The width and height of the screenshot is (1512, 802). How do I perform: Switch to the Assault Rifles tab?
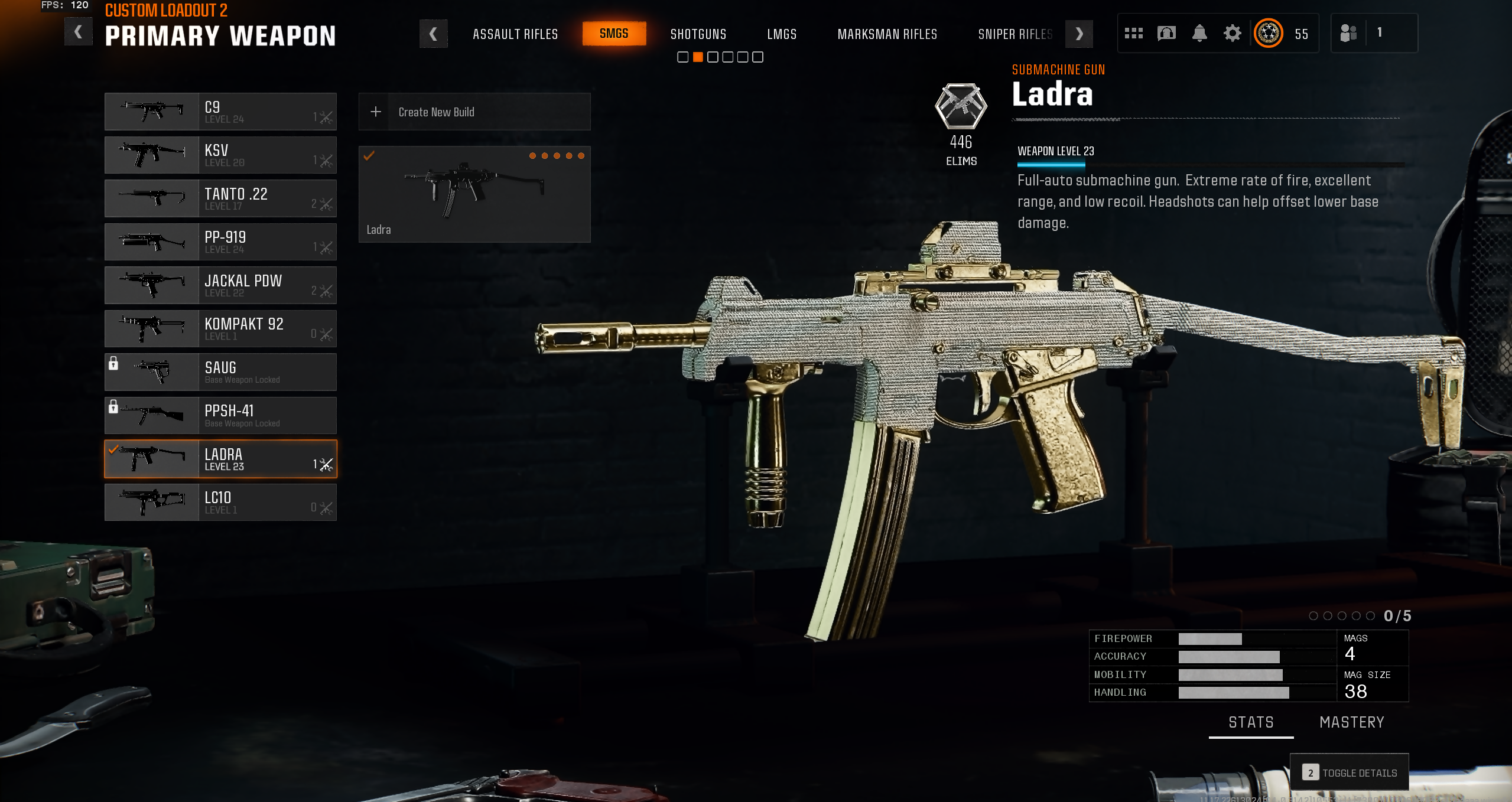(515, 34)
